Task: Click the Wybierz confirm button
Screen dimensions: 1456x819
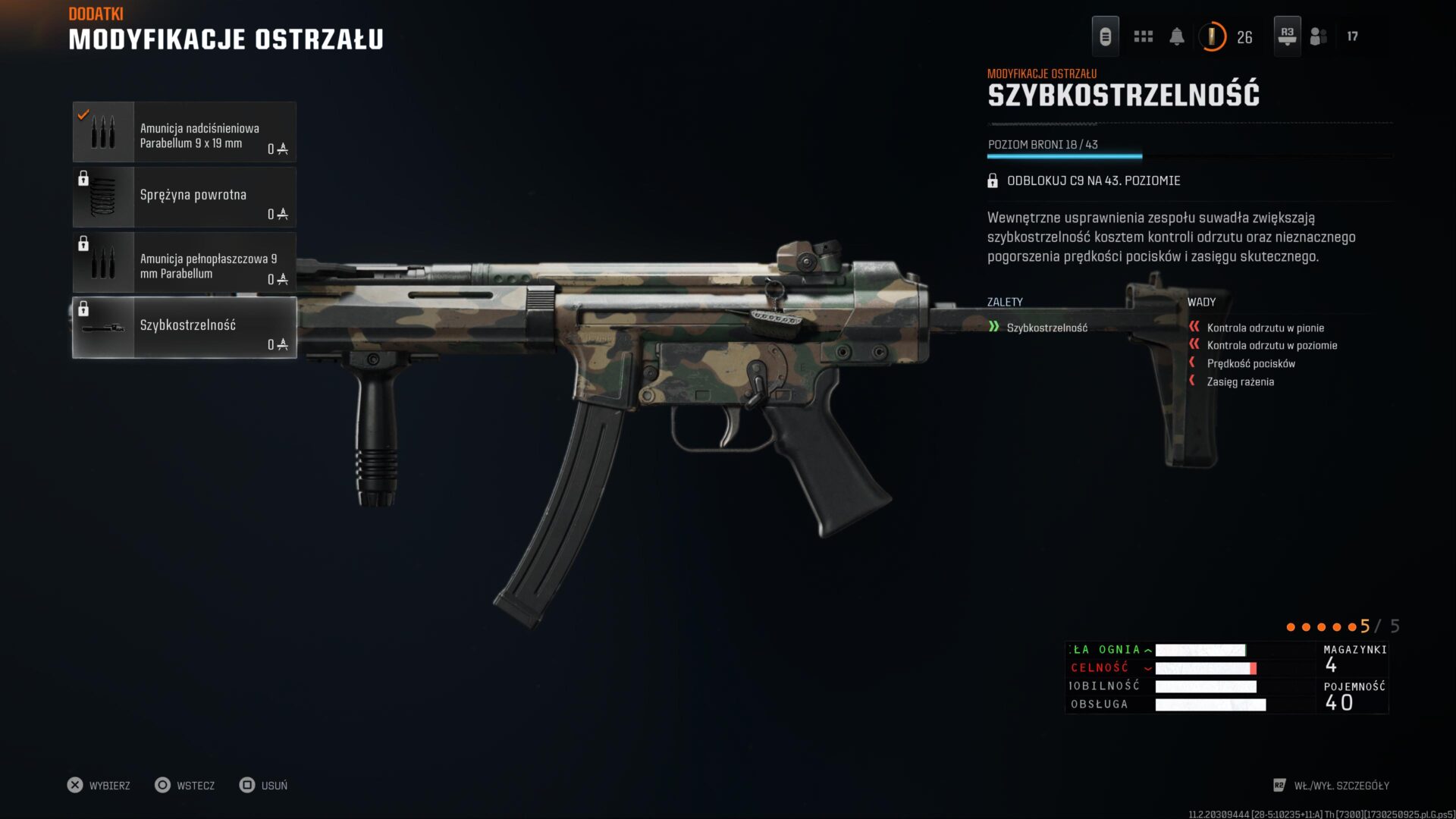Action: point(99,786)
